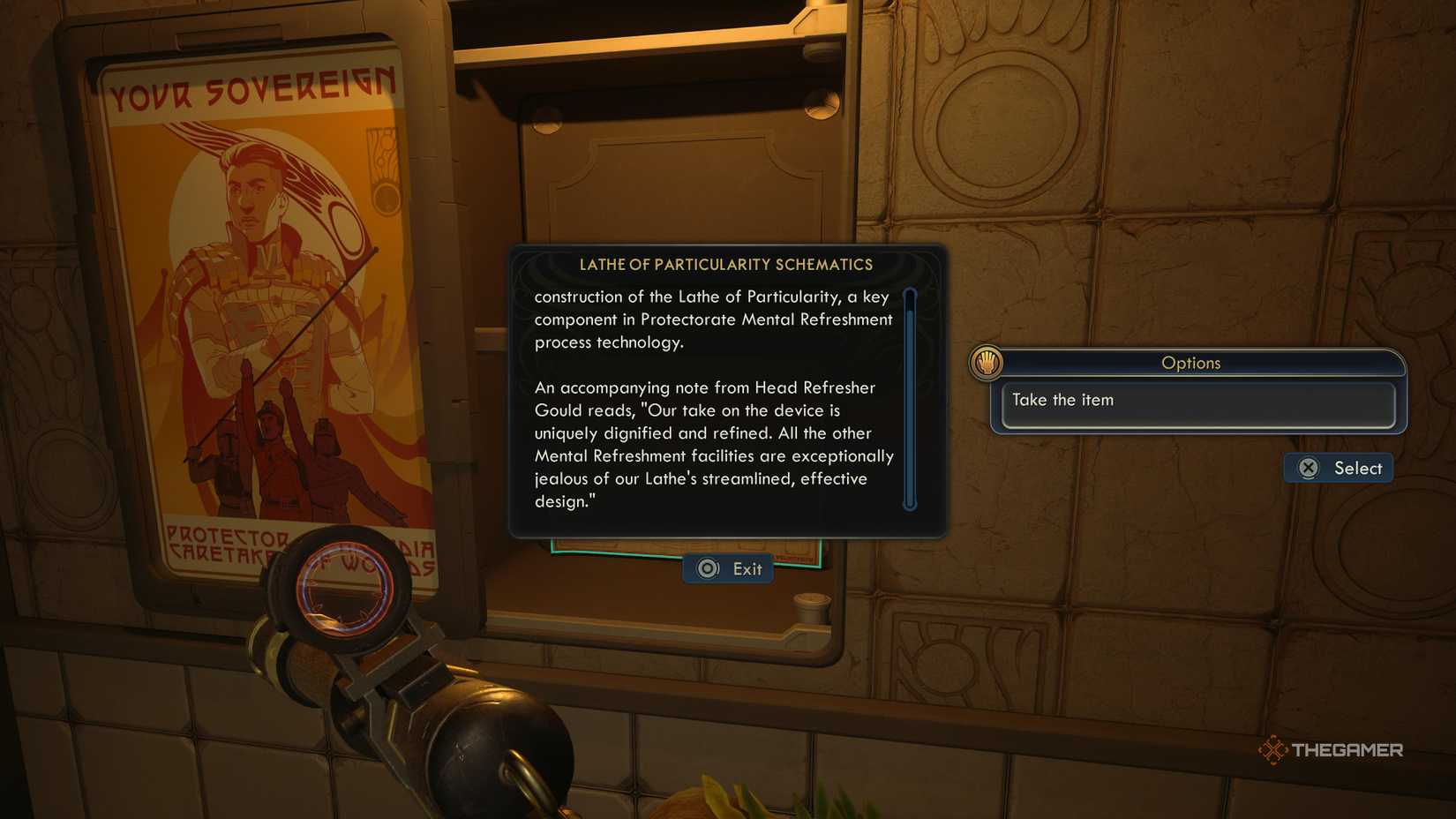Click the Options header bar
Screen dimensions: 1456x819
click(1193, 363)
